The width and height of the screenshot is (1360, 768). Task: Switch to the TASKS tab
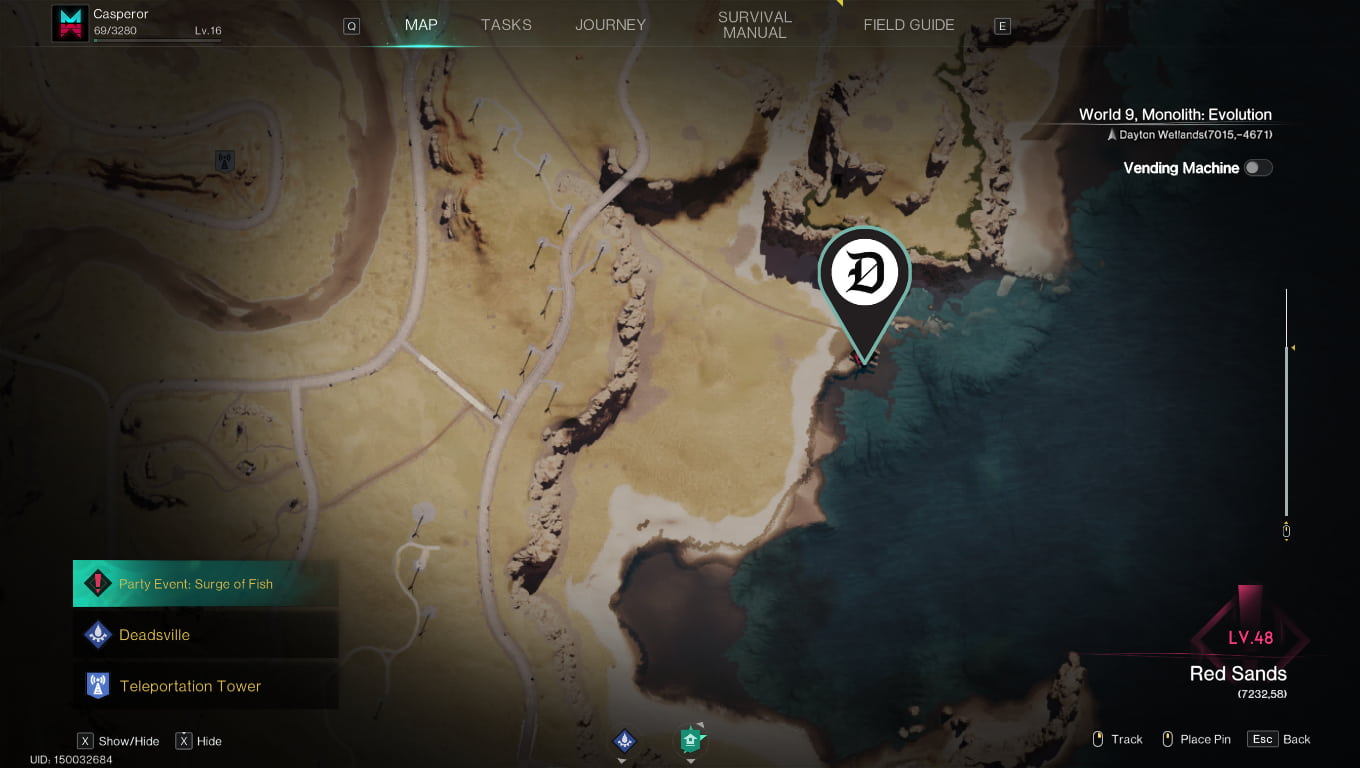point(506,24)
